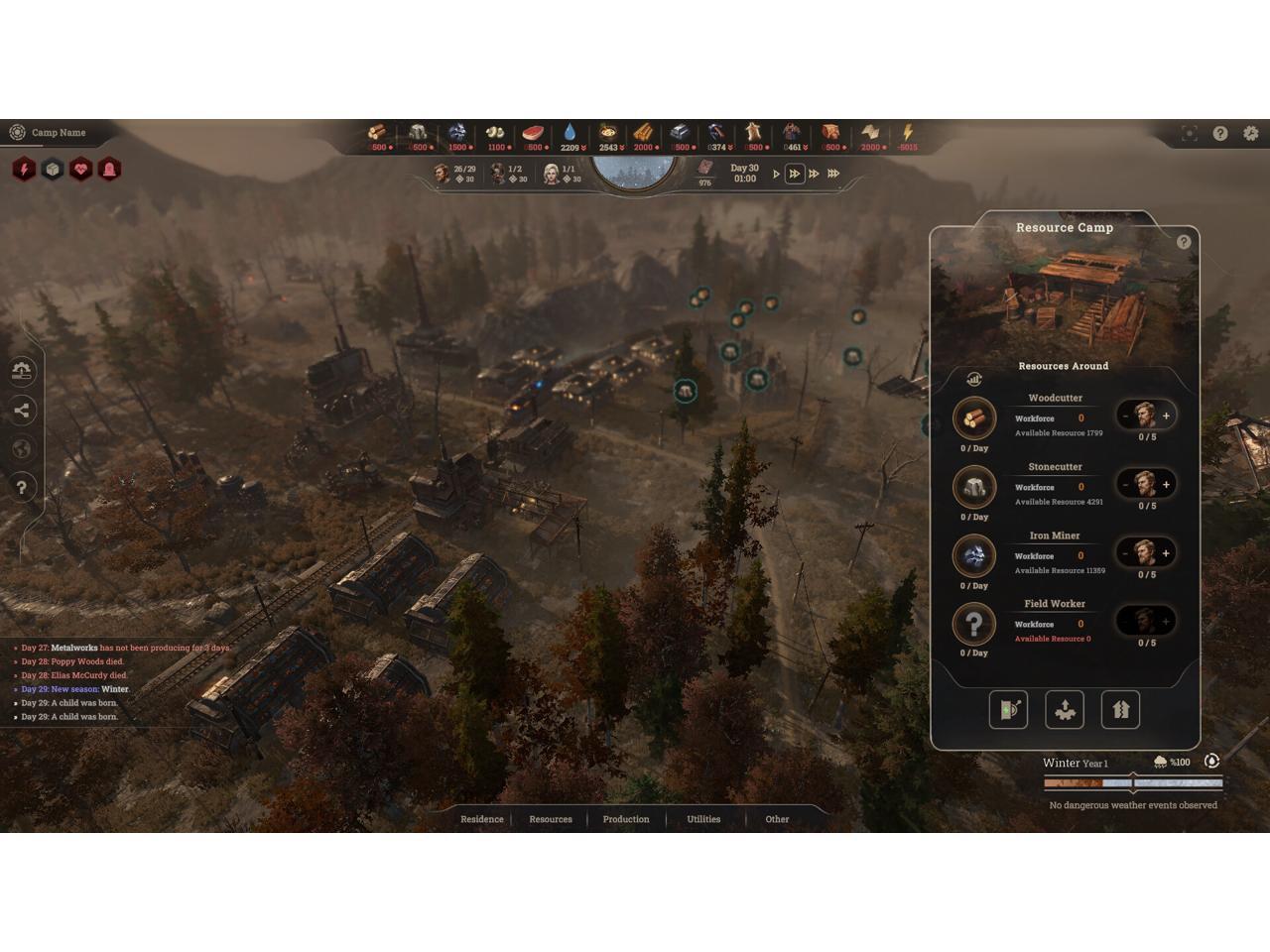Image resolution: width=1270 pixels, height=952 pixels.
Task: Click the power toggle button in Resource Camp
Action: pyautogui.click(x=1008, y=710)
